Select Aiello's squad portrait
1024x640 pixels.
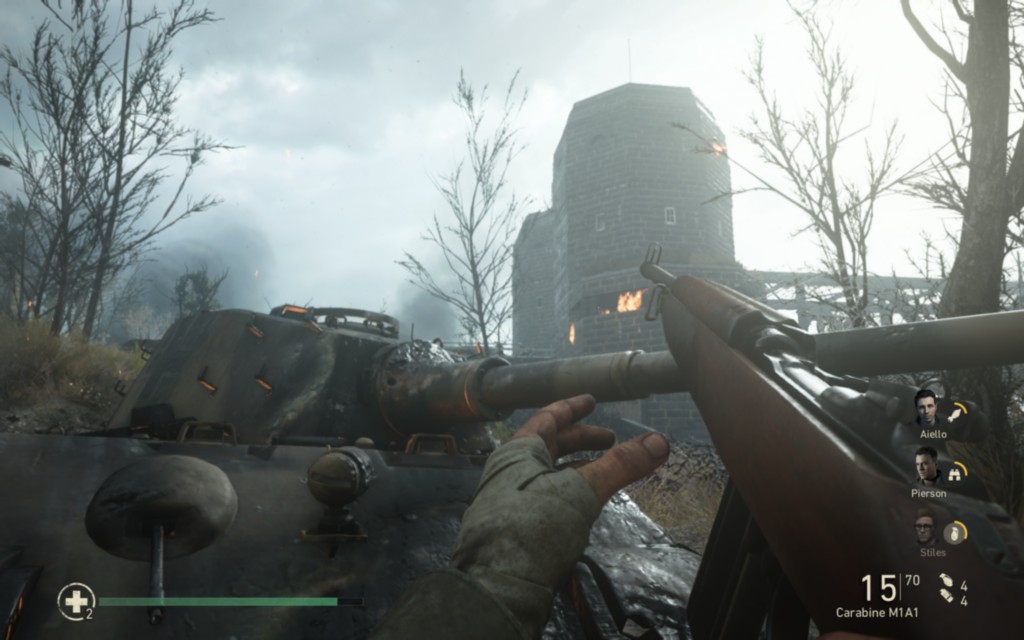pyautogui.click(x=926, y=406)
